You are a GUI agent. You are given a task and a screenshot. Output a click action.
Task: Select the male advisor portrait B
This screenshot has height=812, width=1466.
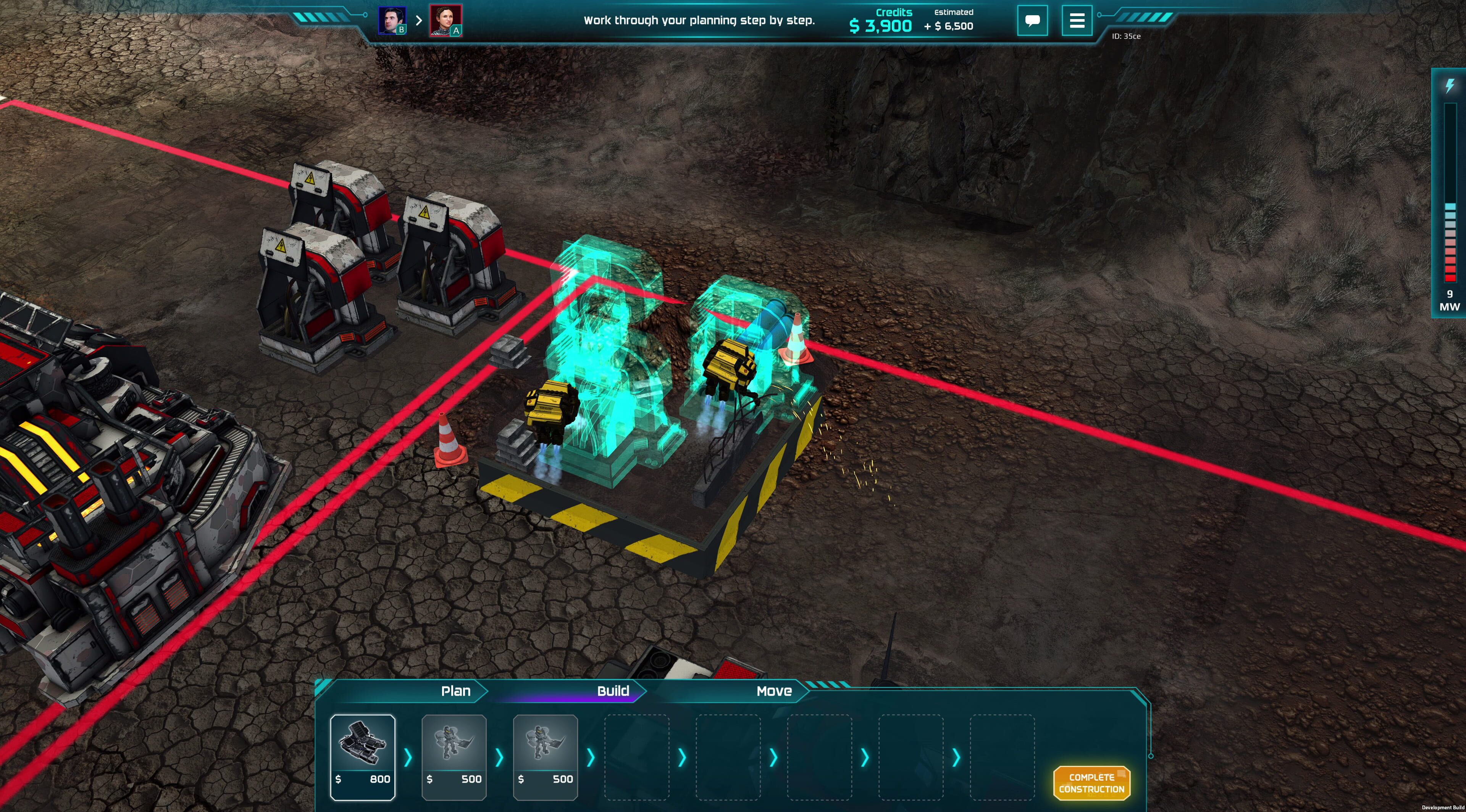392,21
